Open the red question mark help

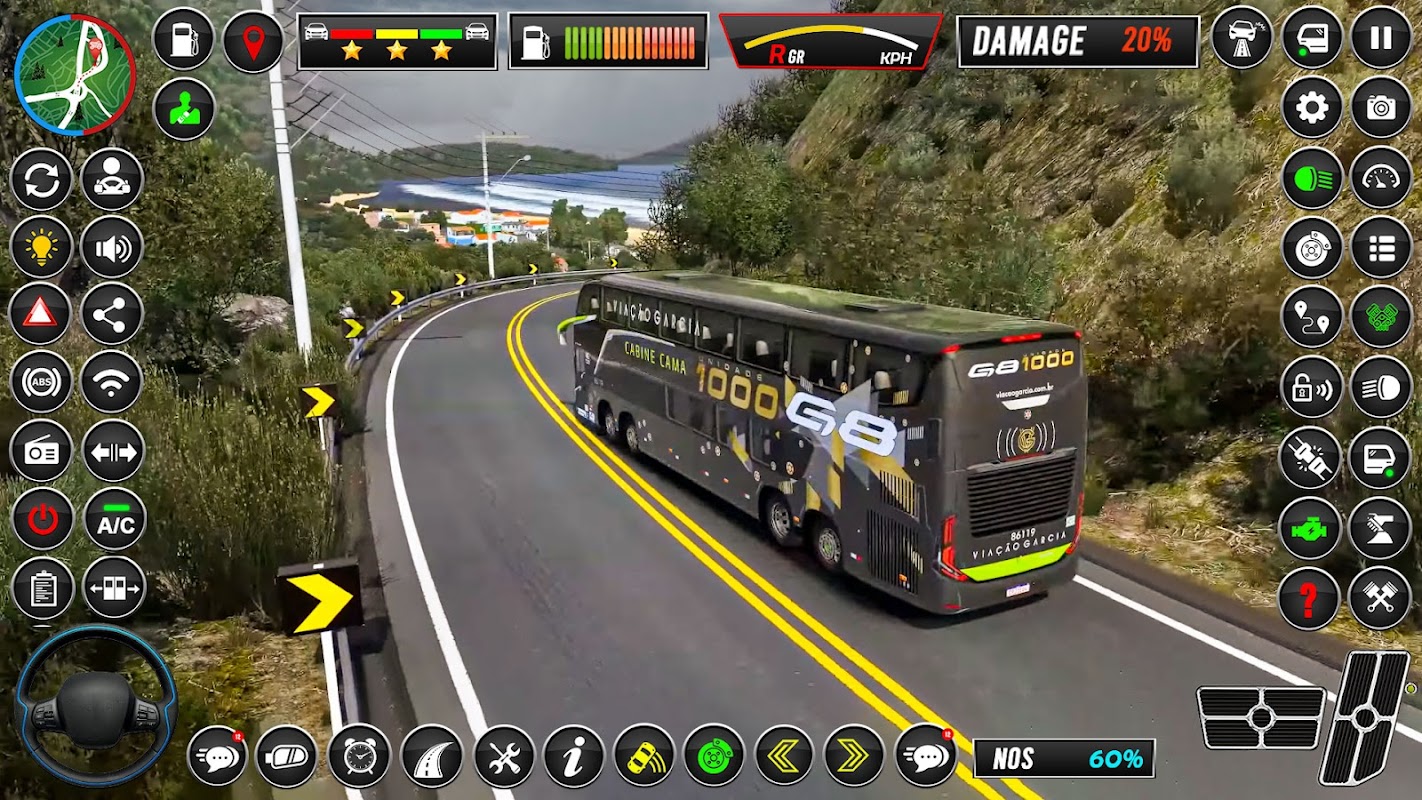coord(1310,599)
